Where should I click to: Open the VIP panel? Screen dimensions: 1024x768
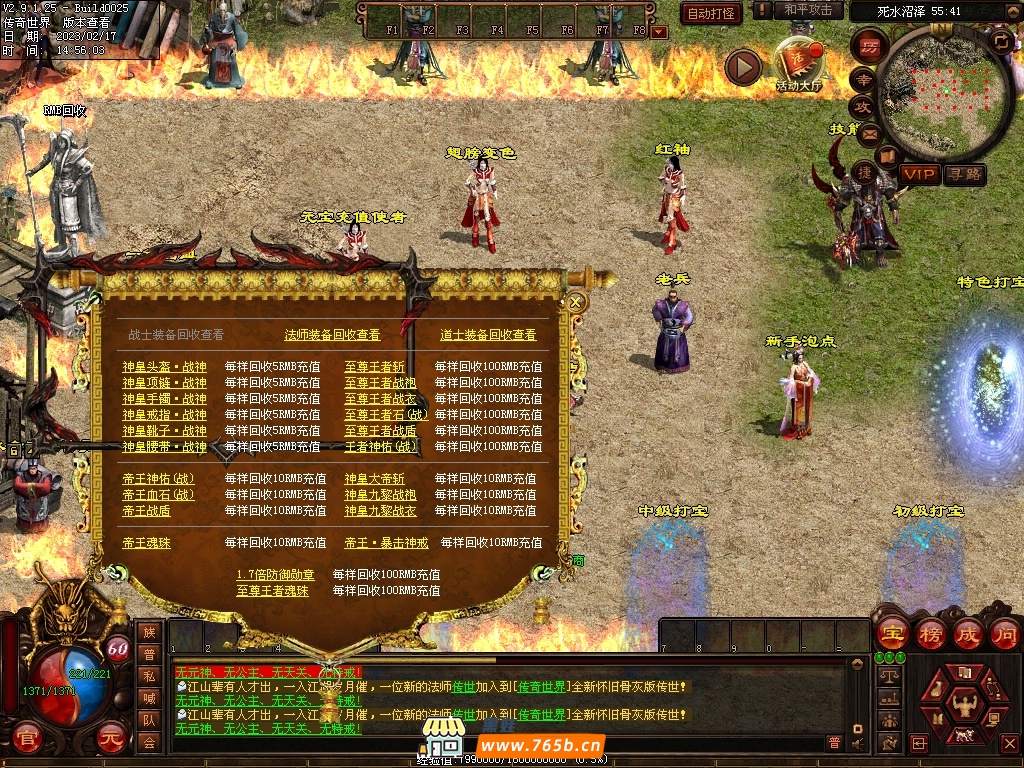coord(918,174)
